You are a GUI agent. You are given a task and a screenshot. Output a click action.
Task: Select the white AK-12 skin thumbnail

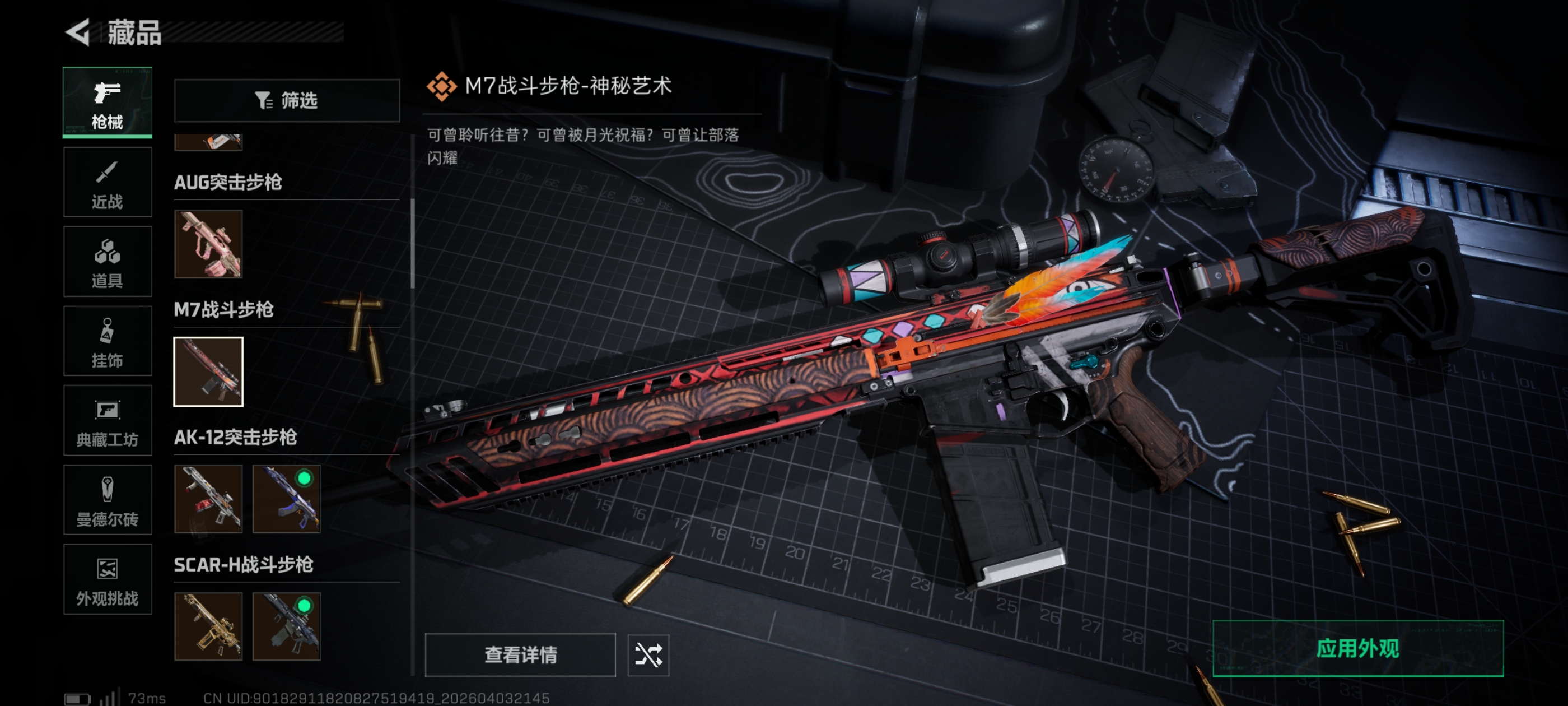pyautogui.click(x=208, y=499)
